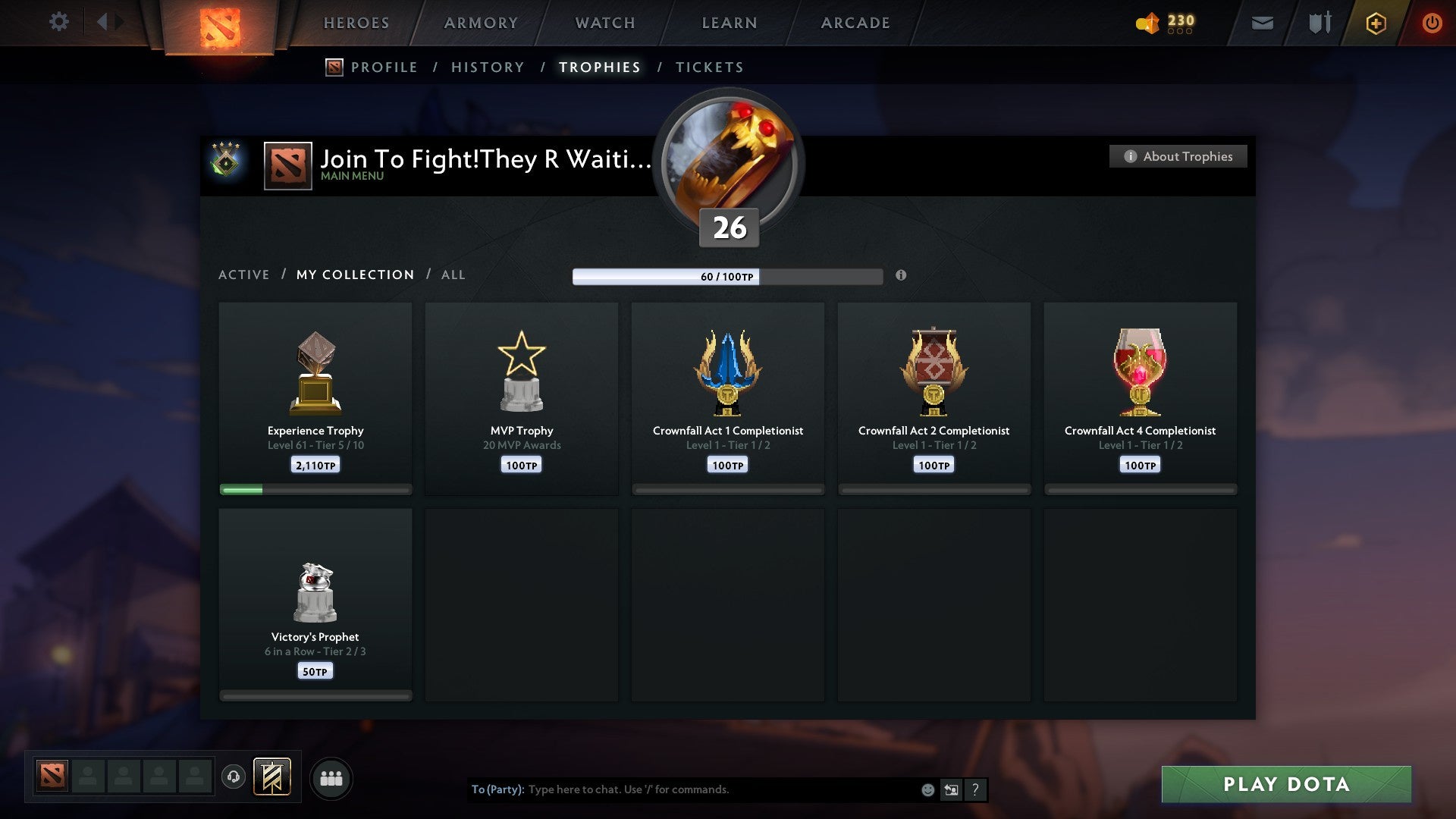Open Dota Plus subscription page
Viewport: 1456px width, 819px height.
click(1375, 23)
